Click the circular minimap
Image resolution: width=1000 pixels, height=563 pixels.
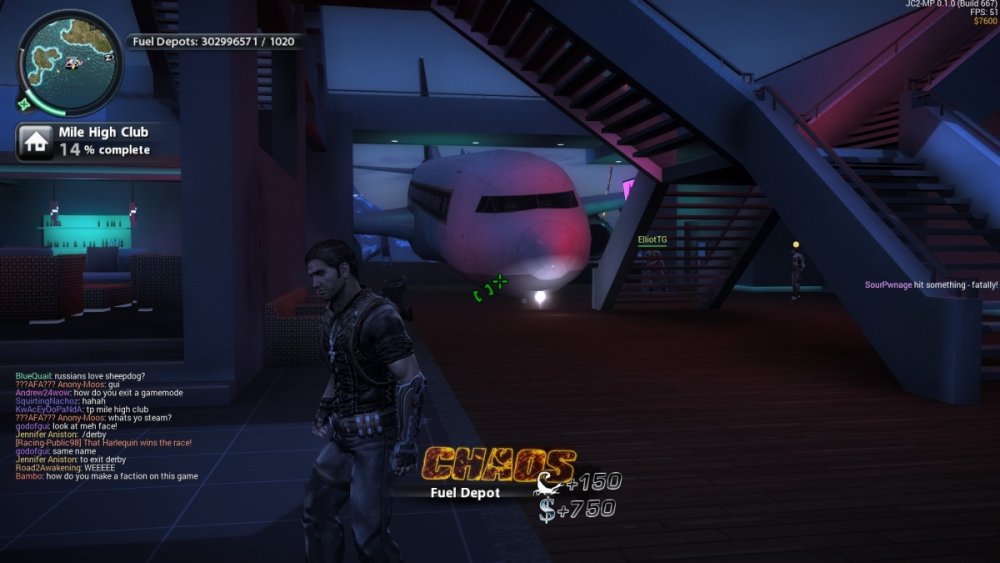(x=69, y=62)
